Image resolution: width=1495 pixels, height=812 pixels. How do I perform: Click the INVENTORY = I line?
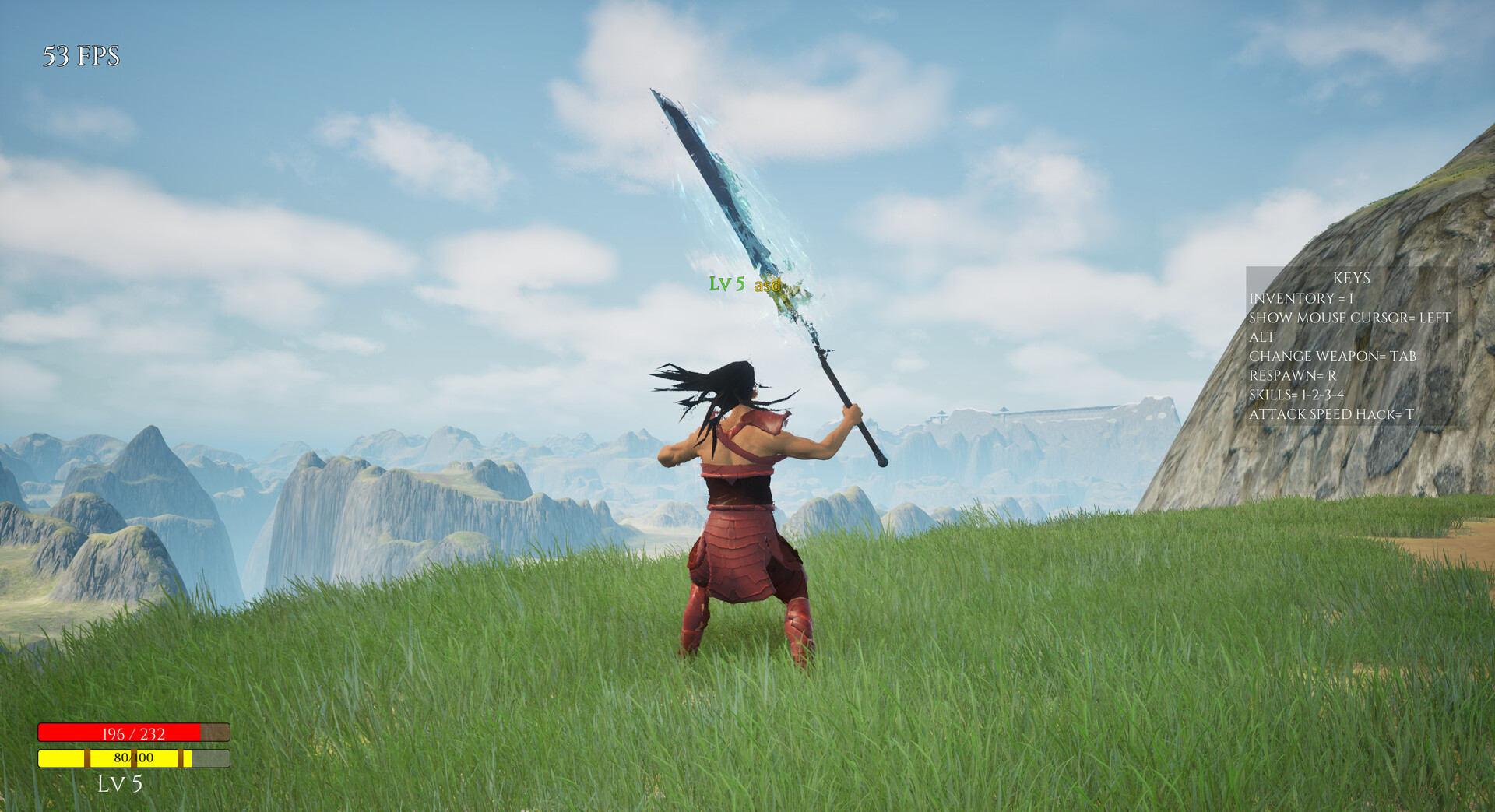point(1302,300)
